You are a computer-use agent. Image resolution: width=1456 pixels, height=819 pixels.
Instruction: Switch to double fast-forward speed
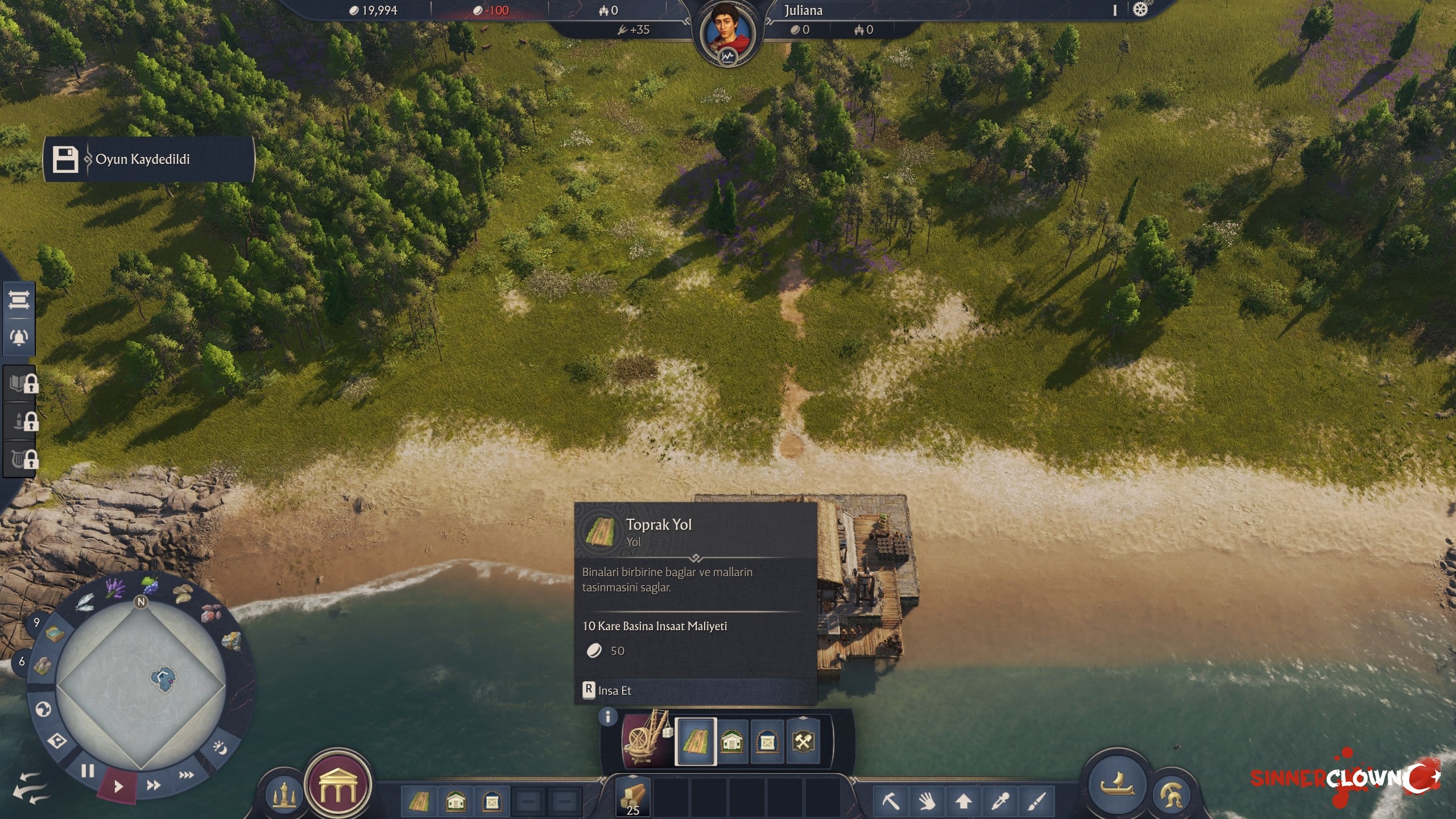point(153,785)
